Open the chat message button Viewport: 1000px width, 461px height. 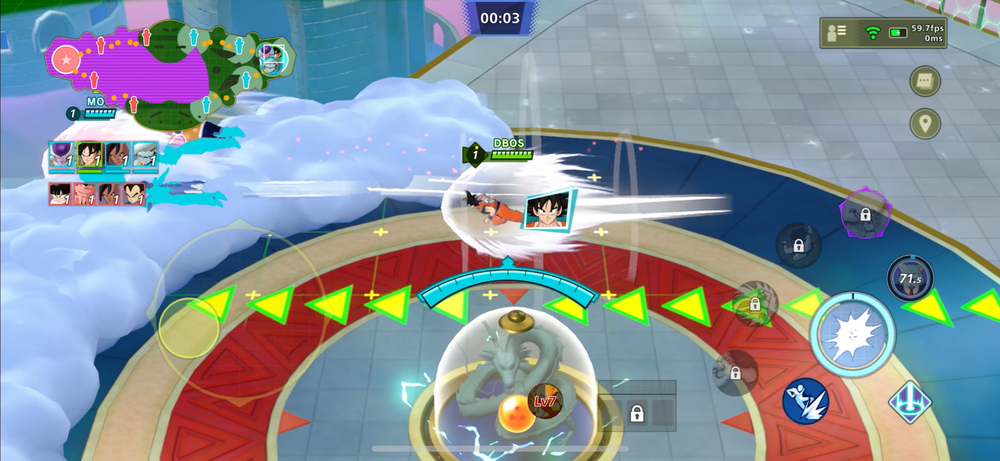pos(925,82)
